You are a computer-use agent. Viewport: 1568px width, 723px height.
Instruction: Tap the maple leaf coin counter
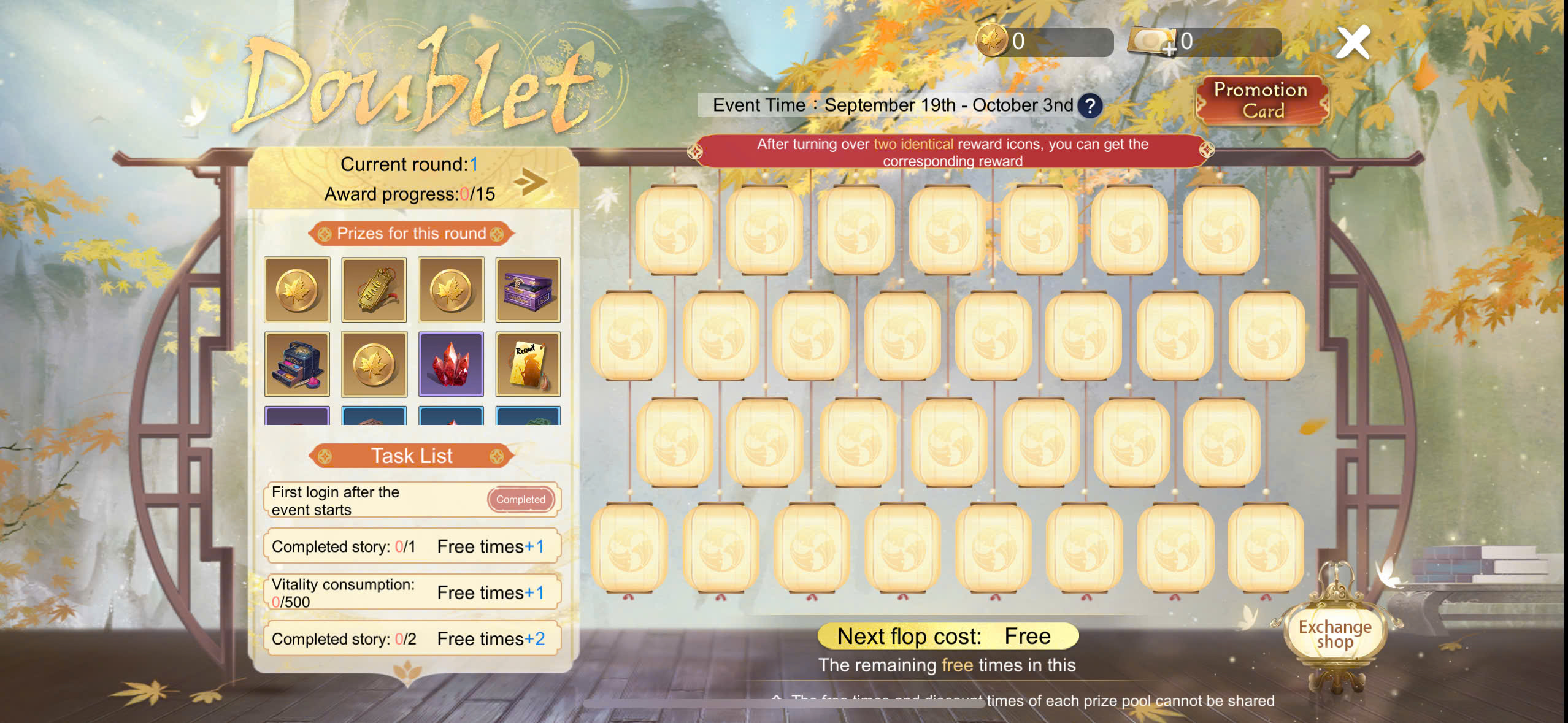[1044, 42]
